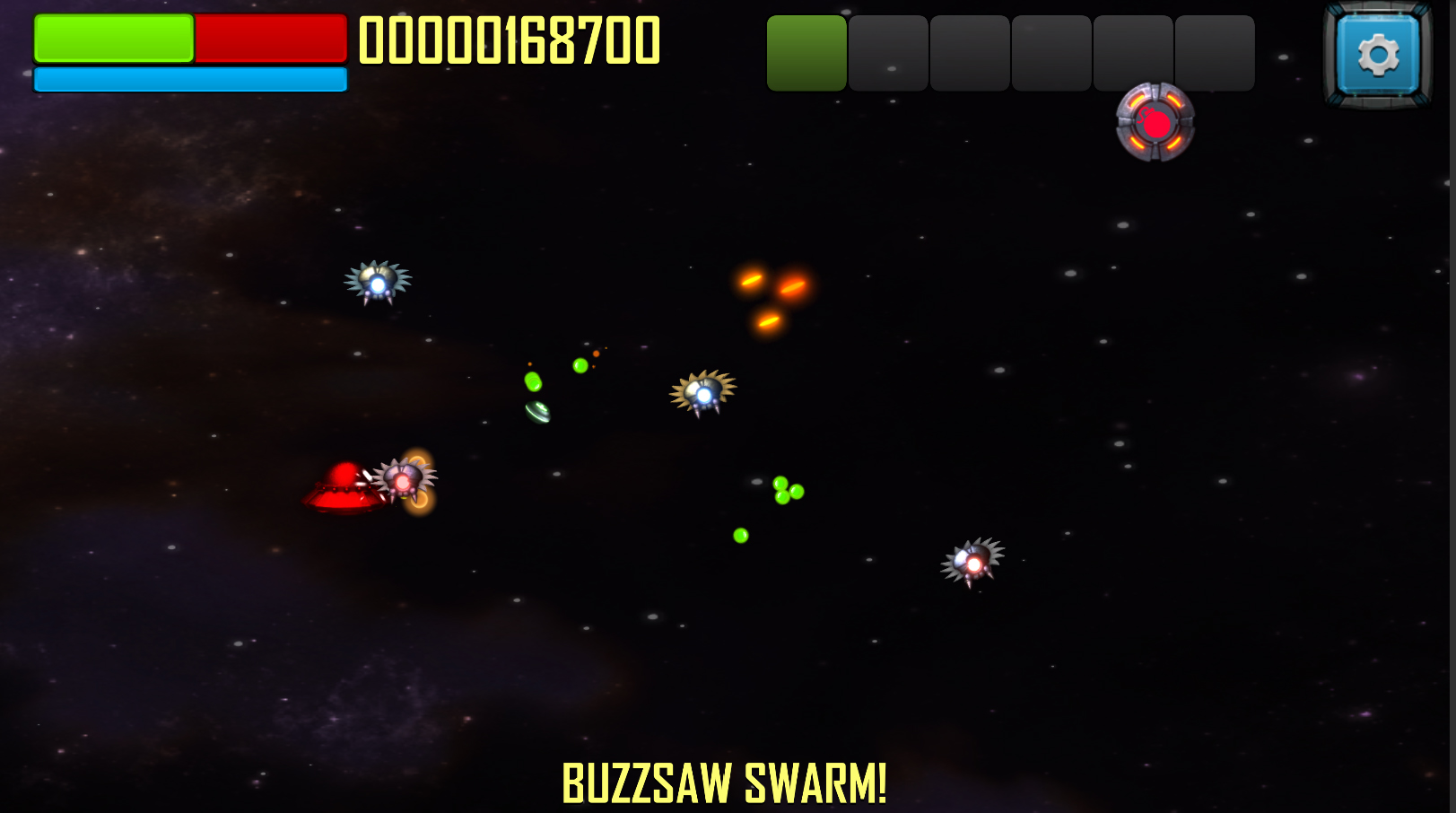Expand the fifth ability slot panel

[x=1132, y=51]
